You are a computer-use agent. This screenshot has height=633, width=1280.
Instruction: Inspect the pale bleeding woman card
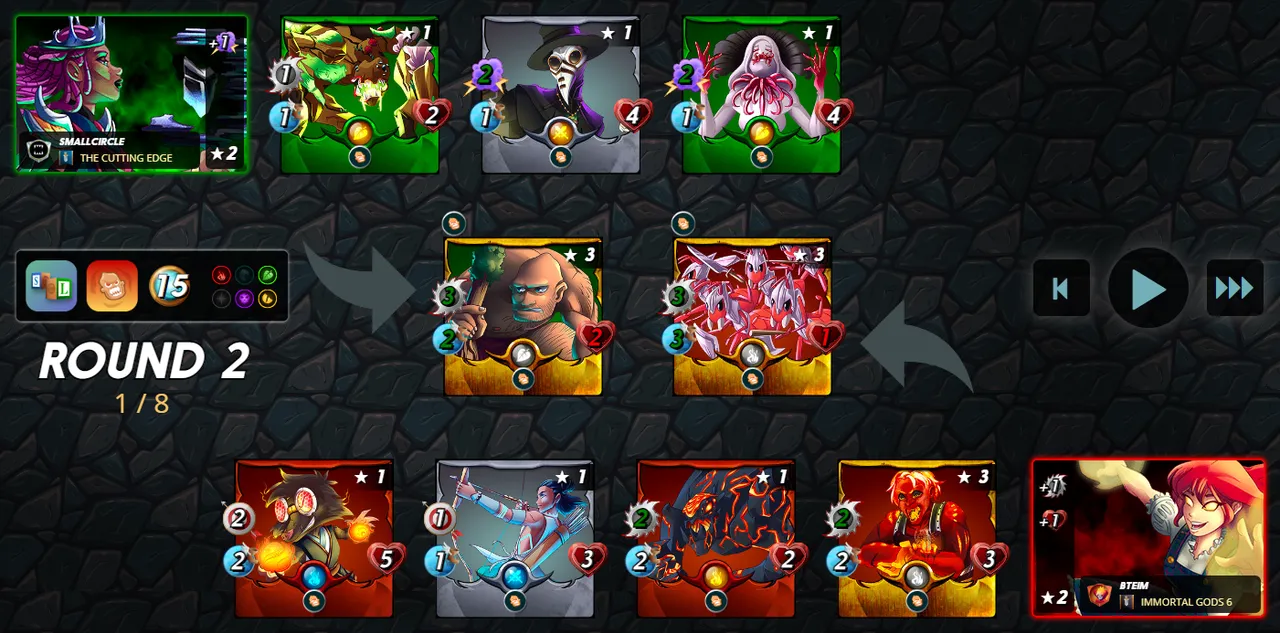(x=761, y=94)
